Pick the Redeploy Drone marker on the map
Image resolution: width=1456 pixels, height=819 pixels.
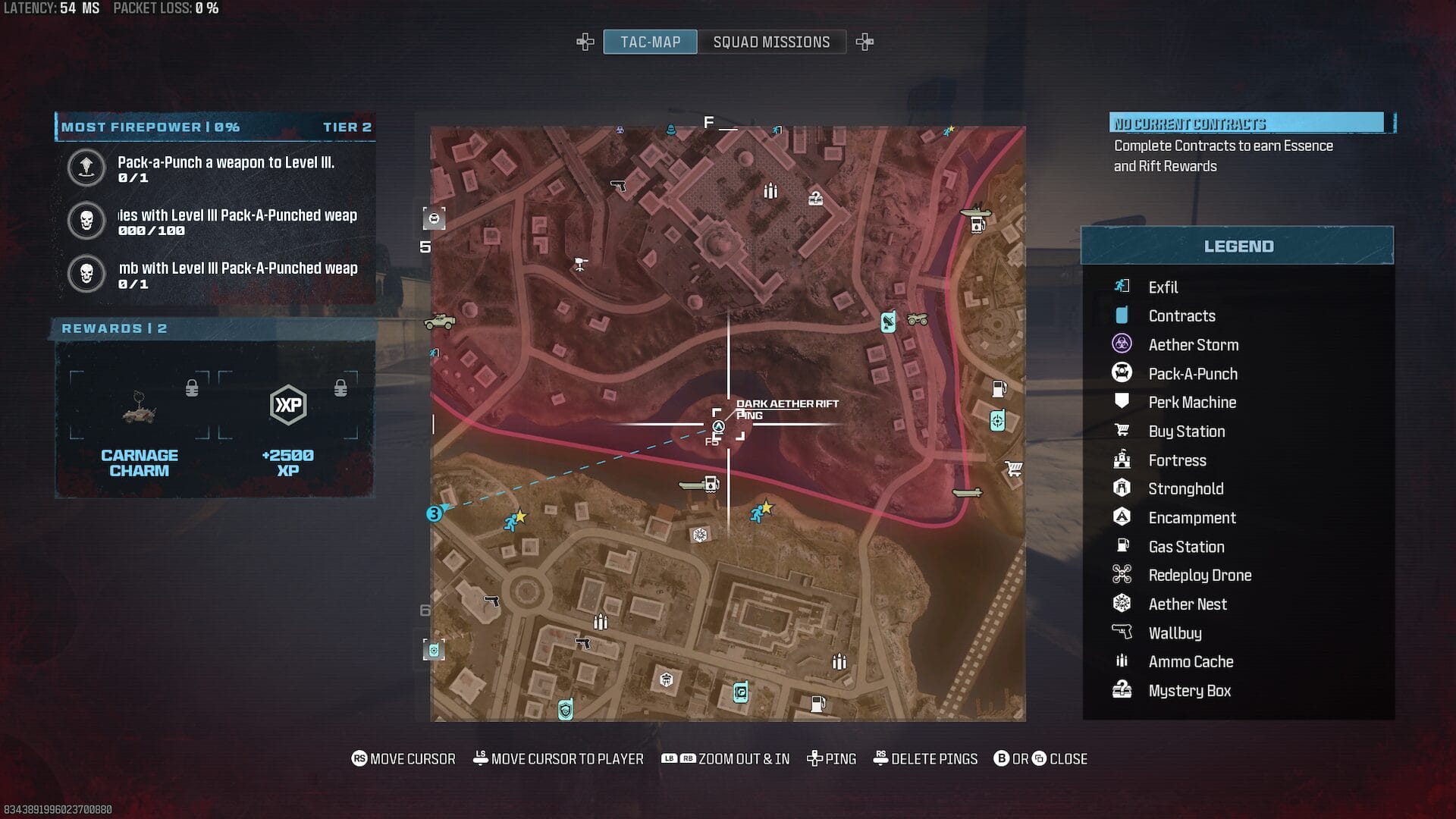[581, 264]
